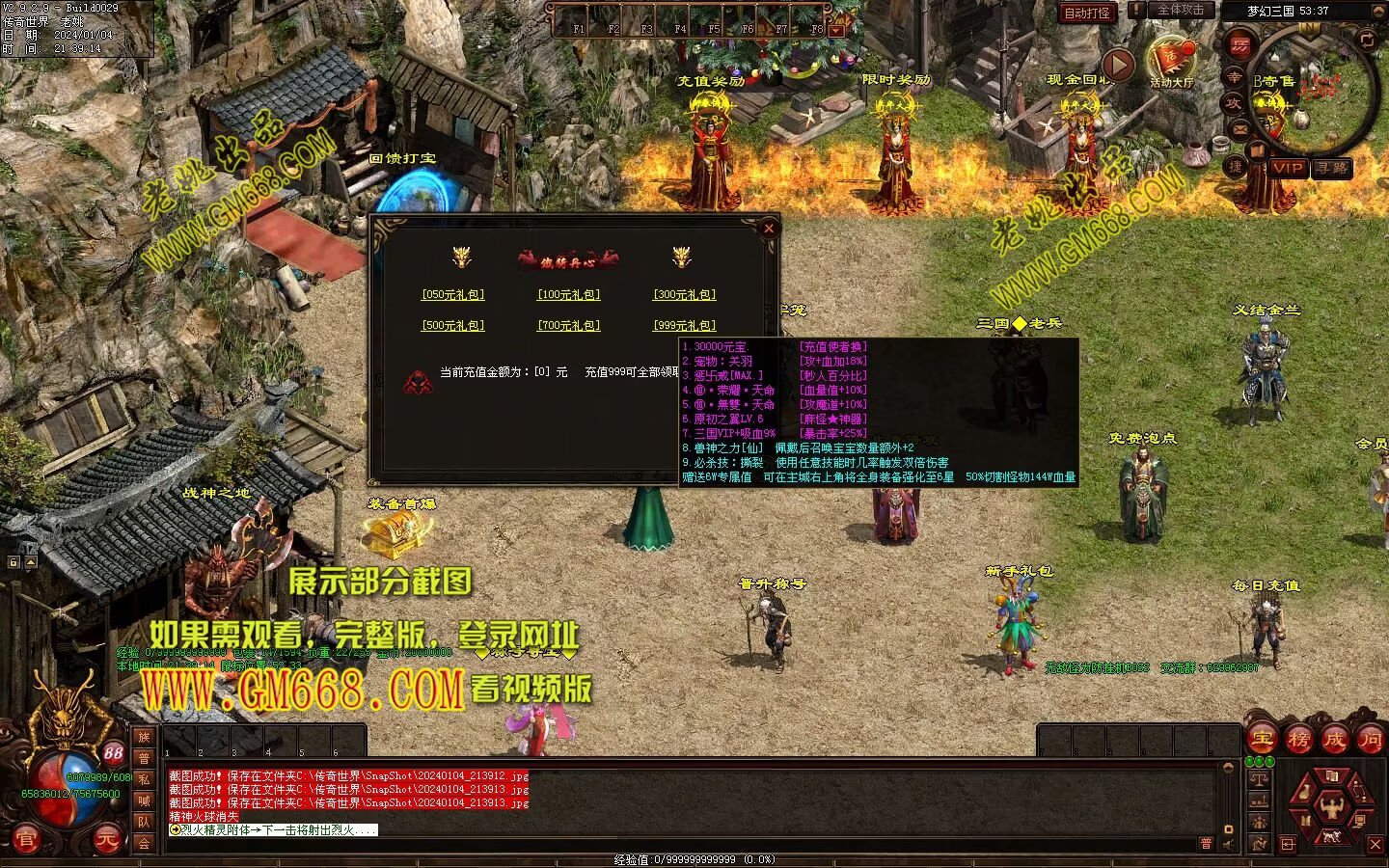This screenshot has width=1389, height=868.
Task: Open the scales trade icon
Action: 1259,778
